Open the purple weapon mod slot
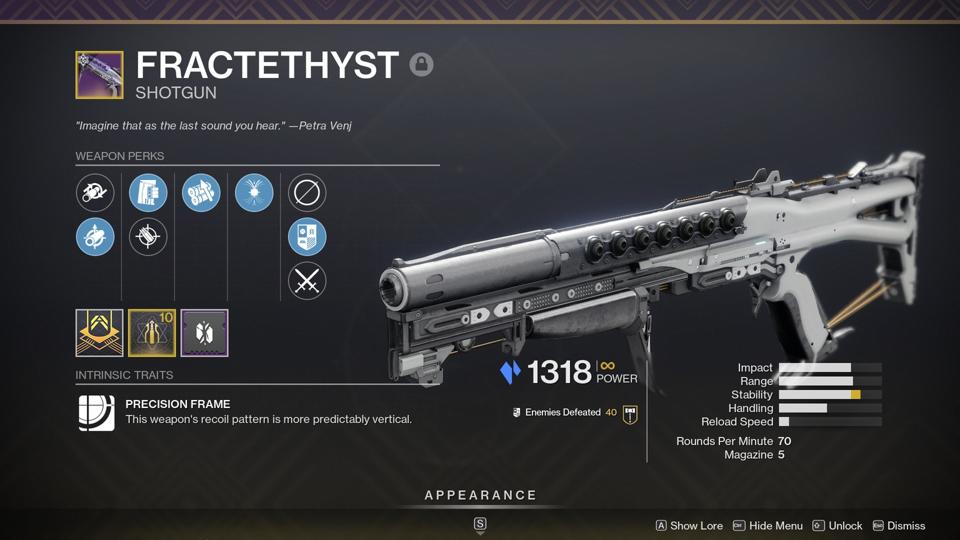This screenshot has width=960, height=540. (205, 333)
